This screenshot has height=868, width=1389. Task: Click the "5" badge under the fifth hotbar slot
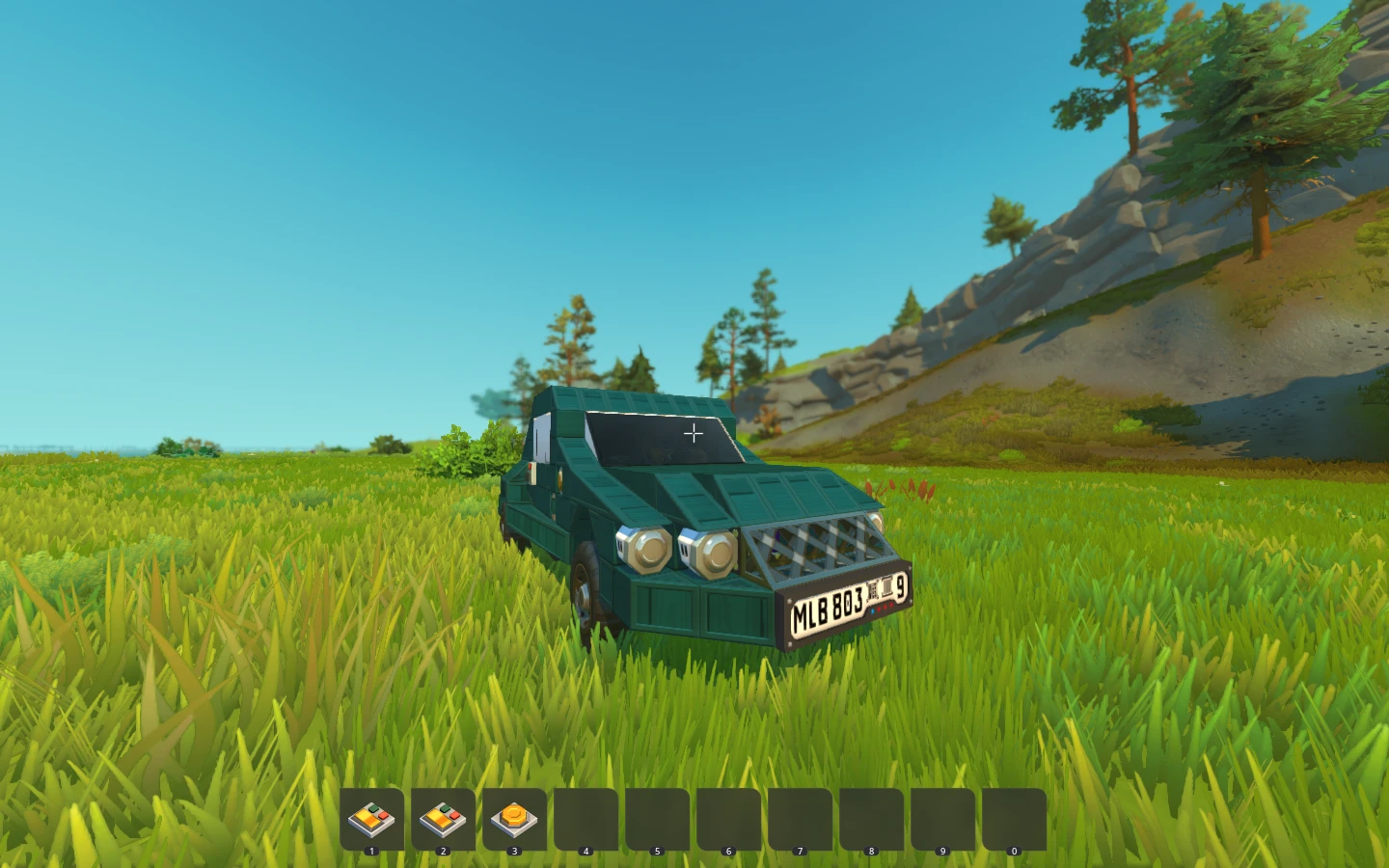(x=657, y=850)
